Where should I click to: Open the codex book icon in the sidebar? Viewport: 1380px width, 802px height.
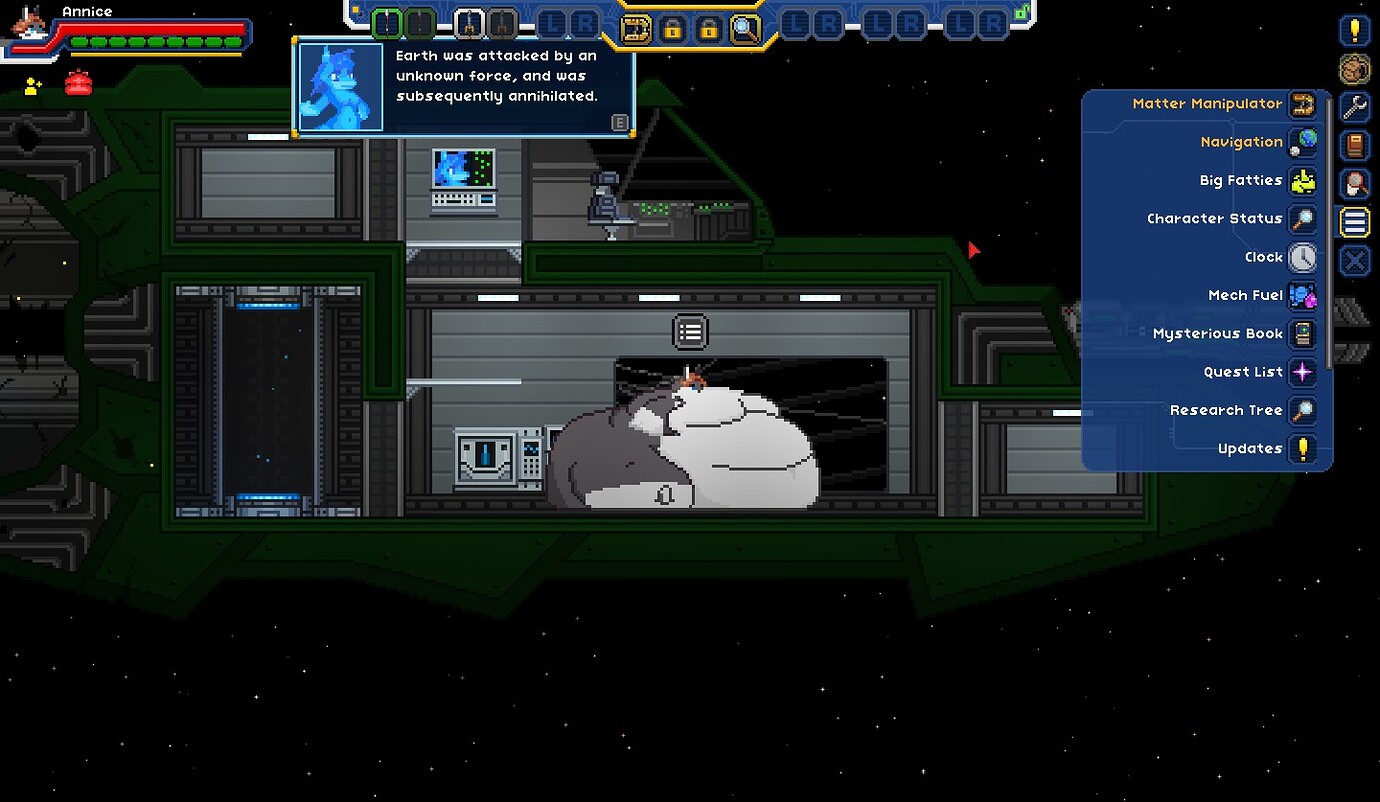(x=1353, y=145)
